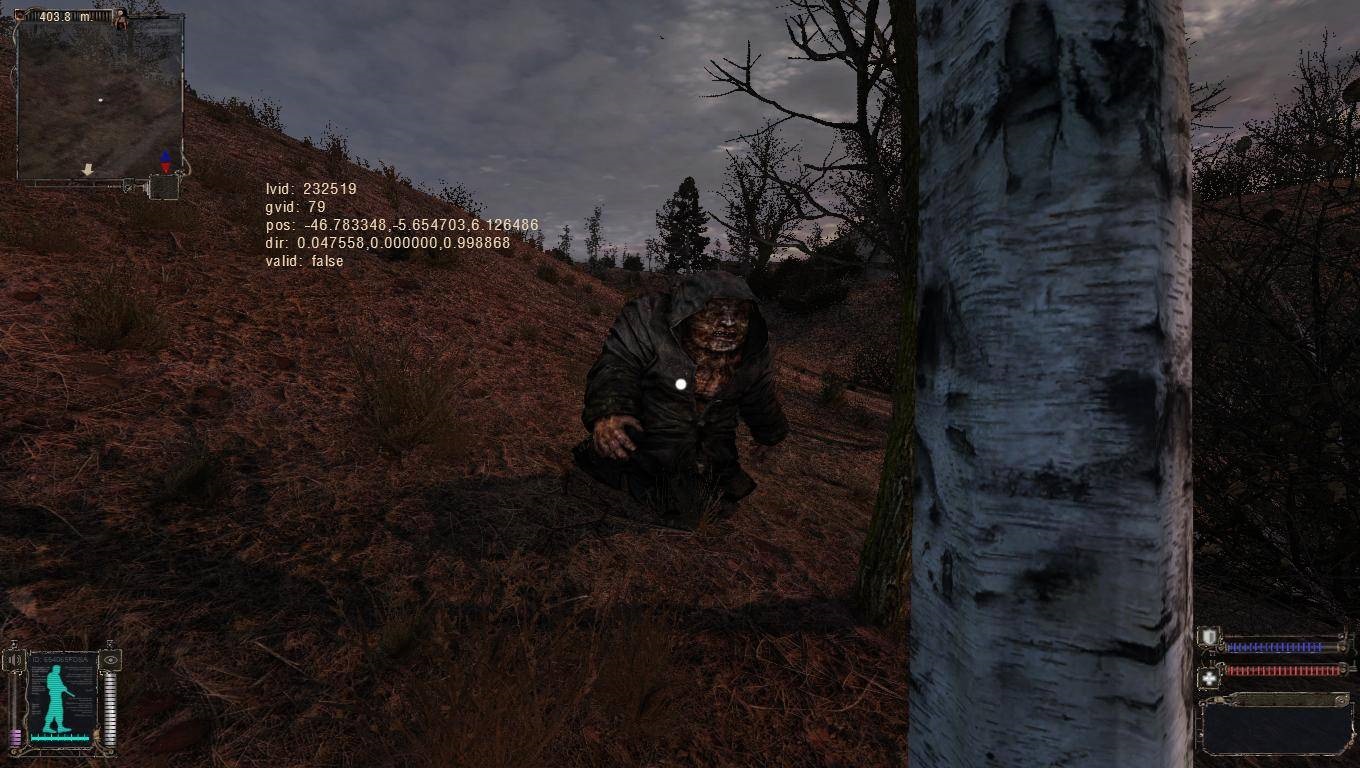
Task: Click the visibility eye icon
Action: (x=110, y=660)
